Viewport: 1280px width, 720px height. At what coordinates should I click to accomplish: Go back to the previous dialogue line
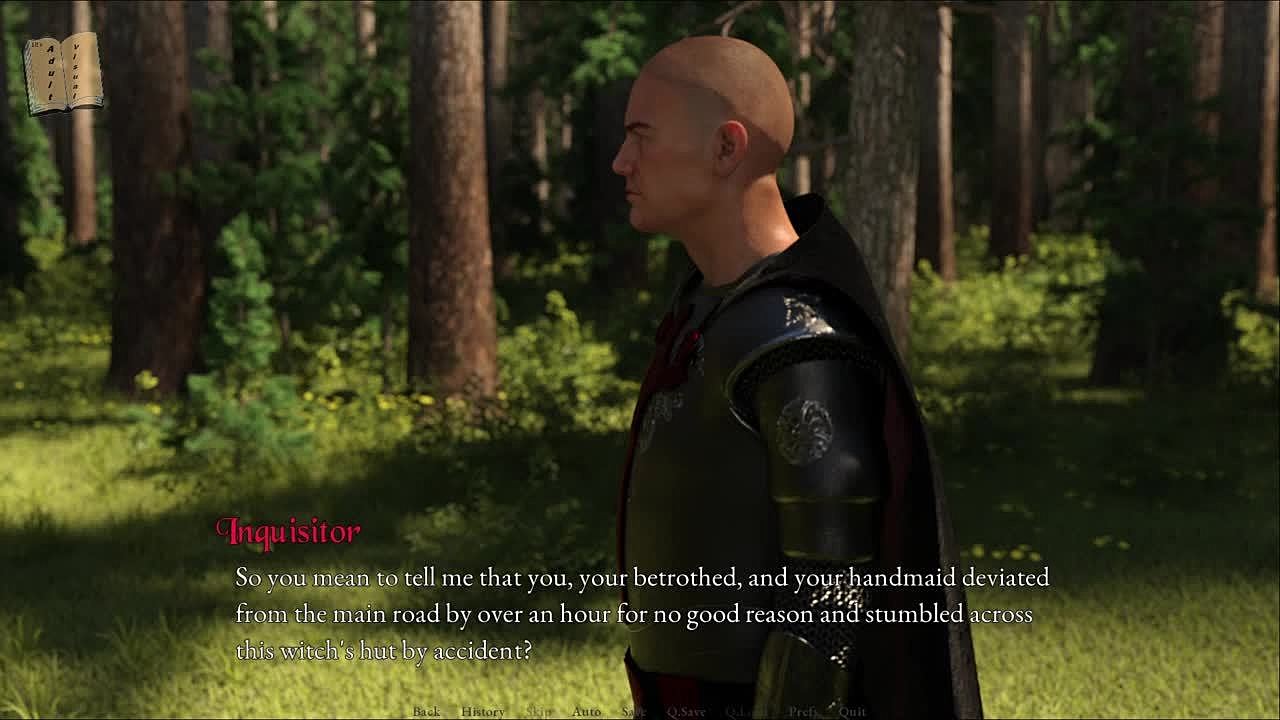(x=426, y=712)
